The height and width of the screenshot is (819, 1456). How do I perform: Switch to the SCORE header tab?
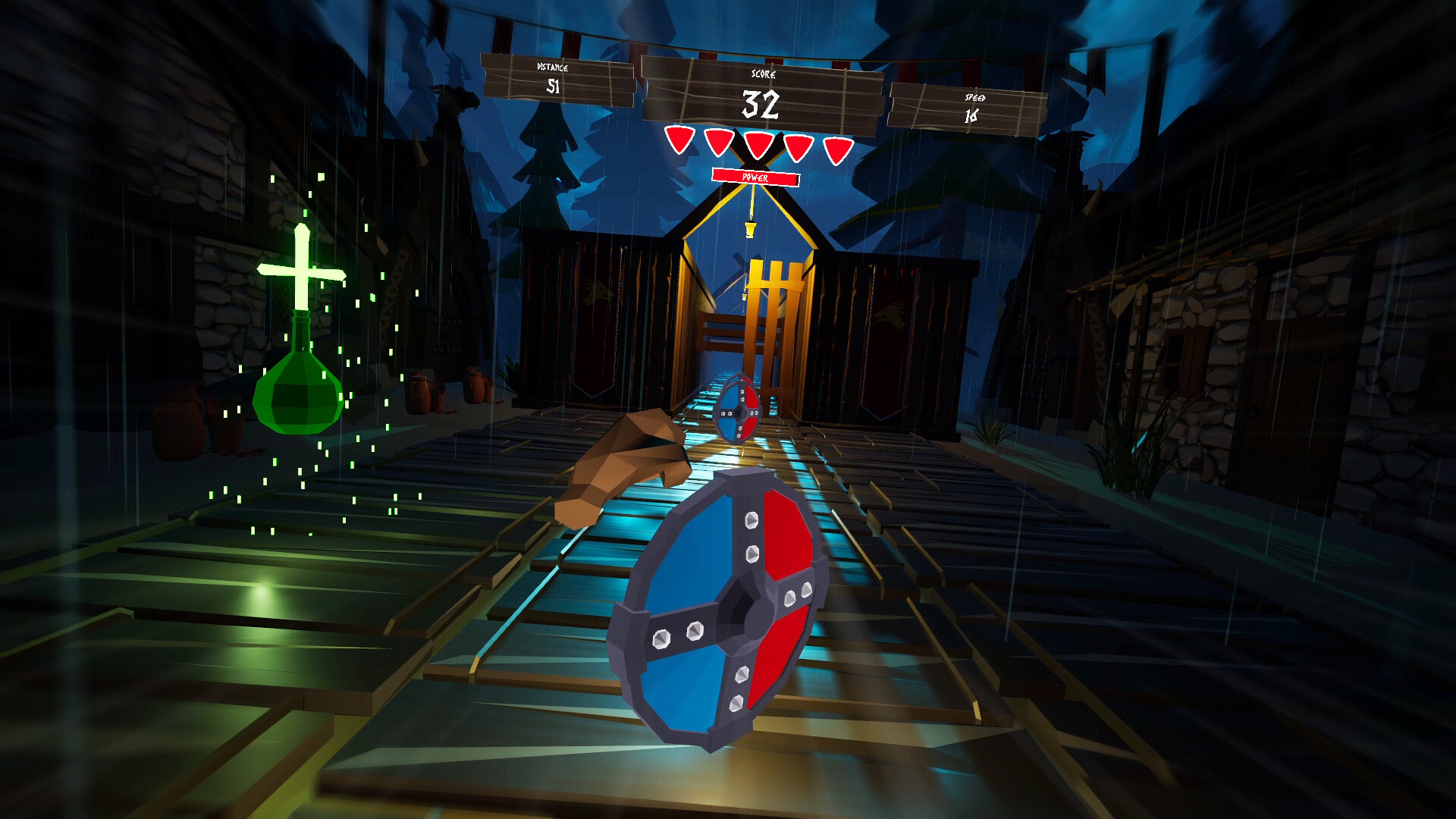pos(762,74)
